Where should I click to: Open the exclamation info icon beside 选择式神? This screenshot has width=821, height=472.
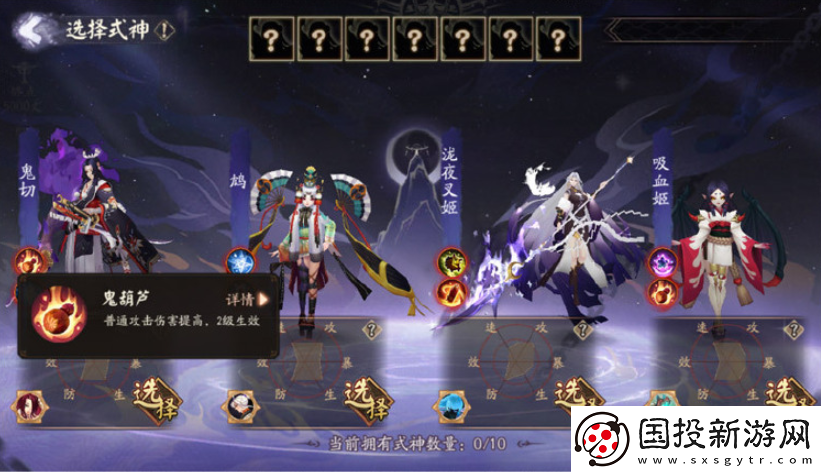[x=165, y=29]
